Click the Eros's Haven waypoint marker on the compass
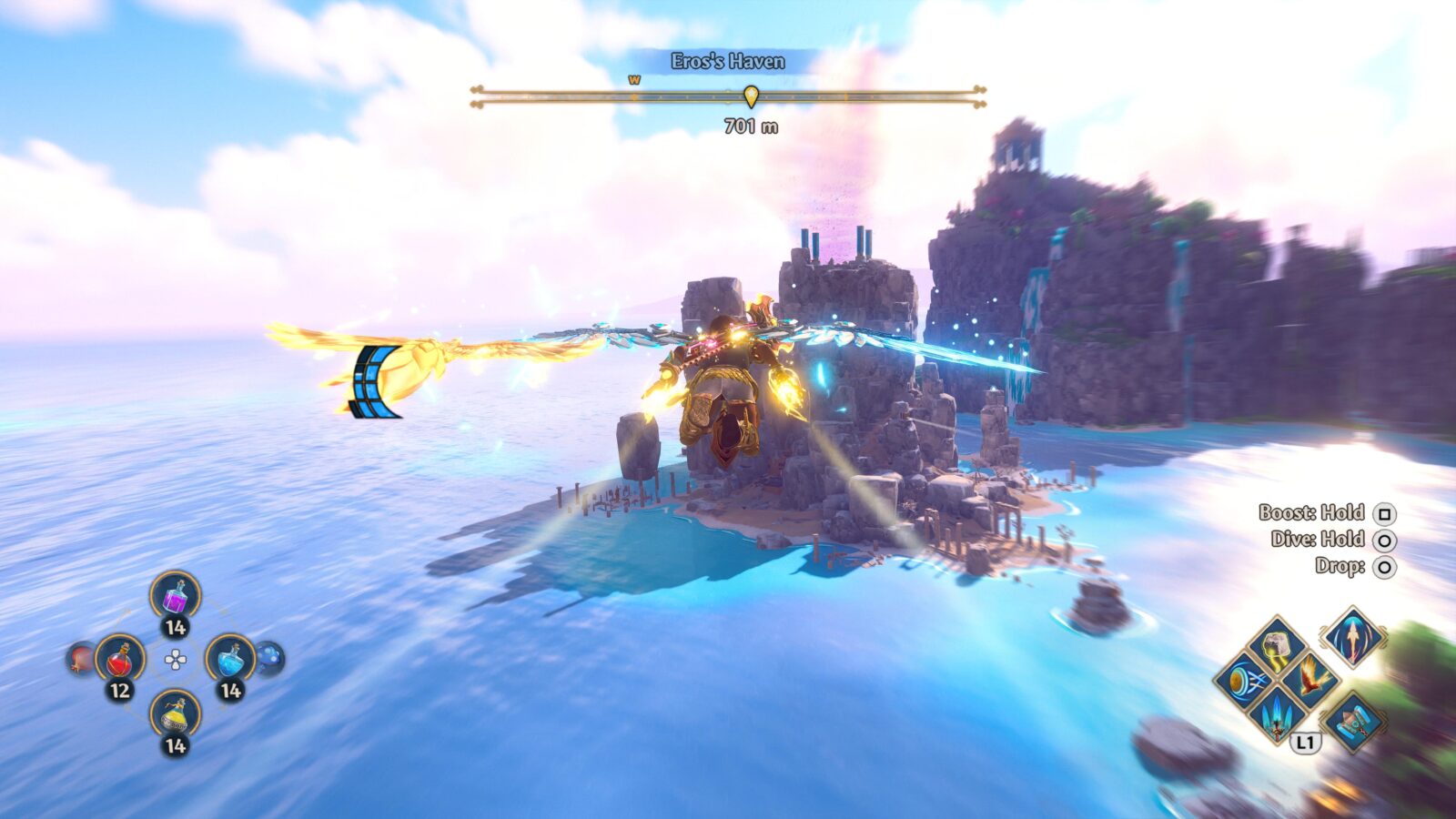The height and width of the screenshot is (819, 1456). [751, 96]
